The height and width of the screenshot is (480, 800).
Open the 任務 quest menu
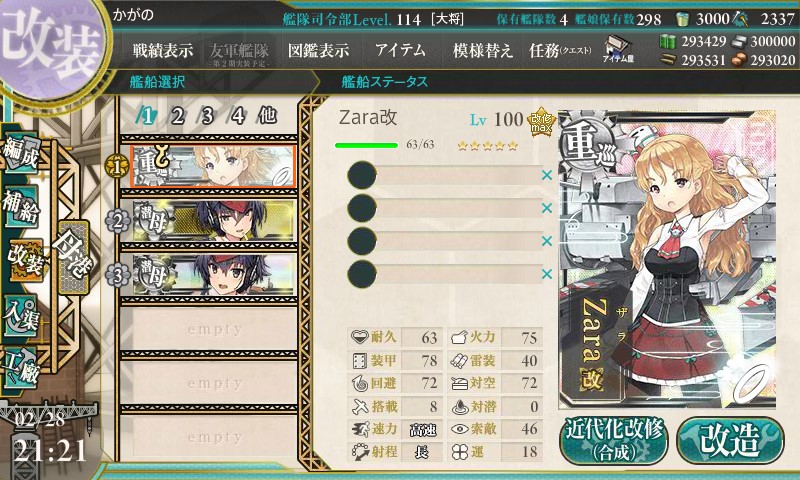(x=560, y=50)
